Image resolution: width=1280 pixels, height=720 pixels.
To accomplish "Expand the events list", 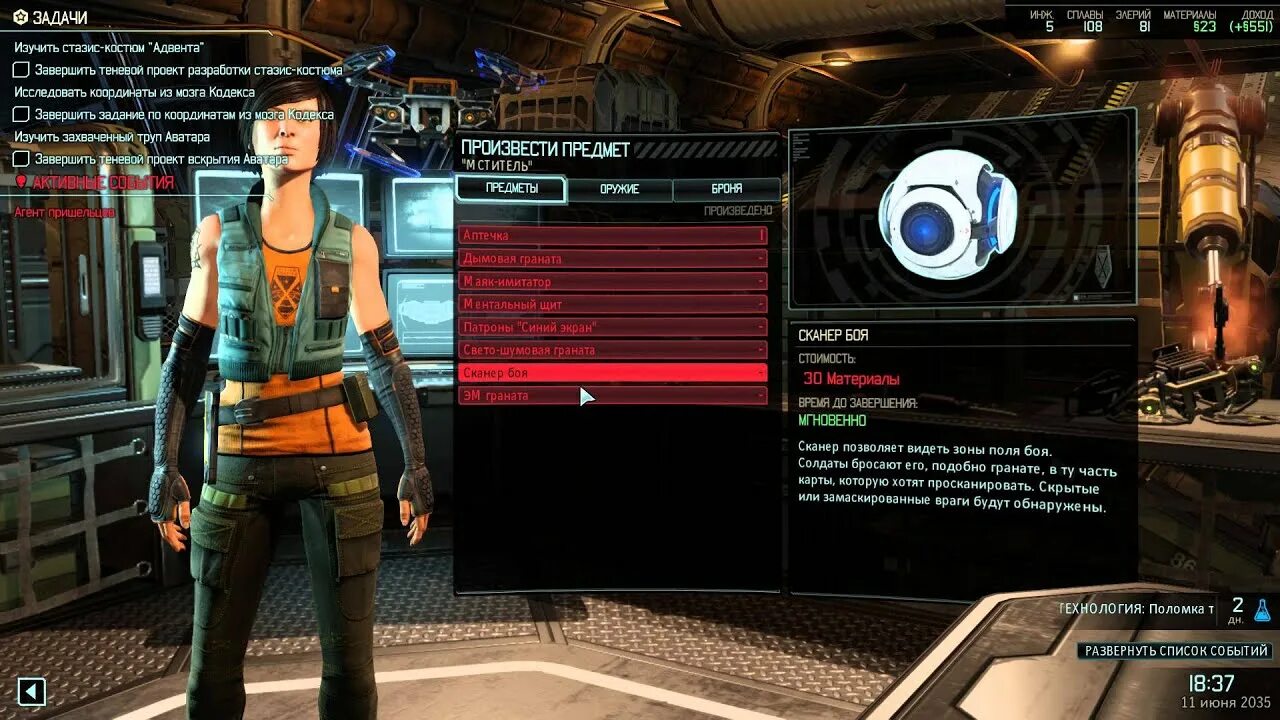I will click(x=1176, y=651).
